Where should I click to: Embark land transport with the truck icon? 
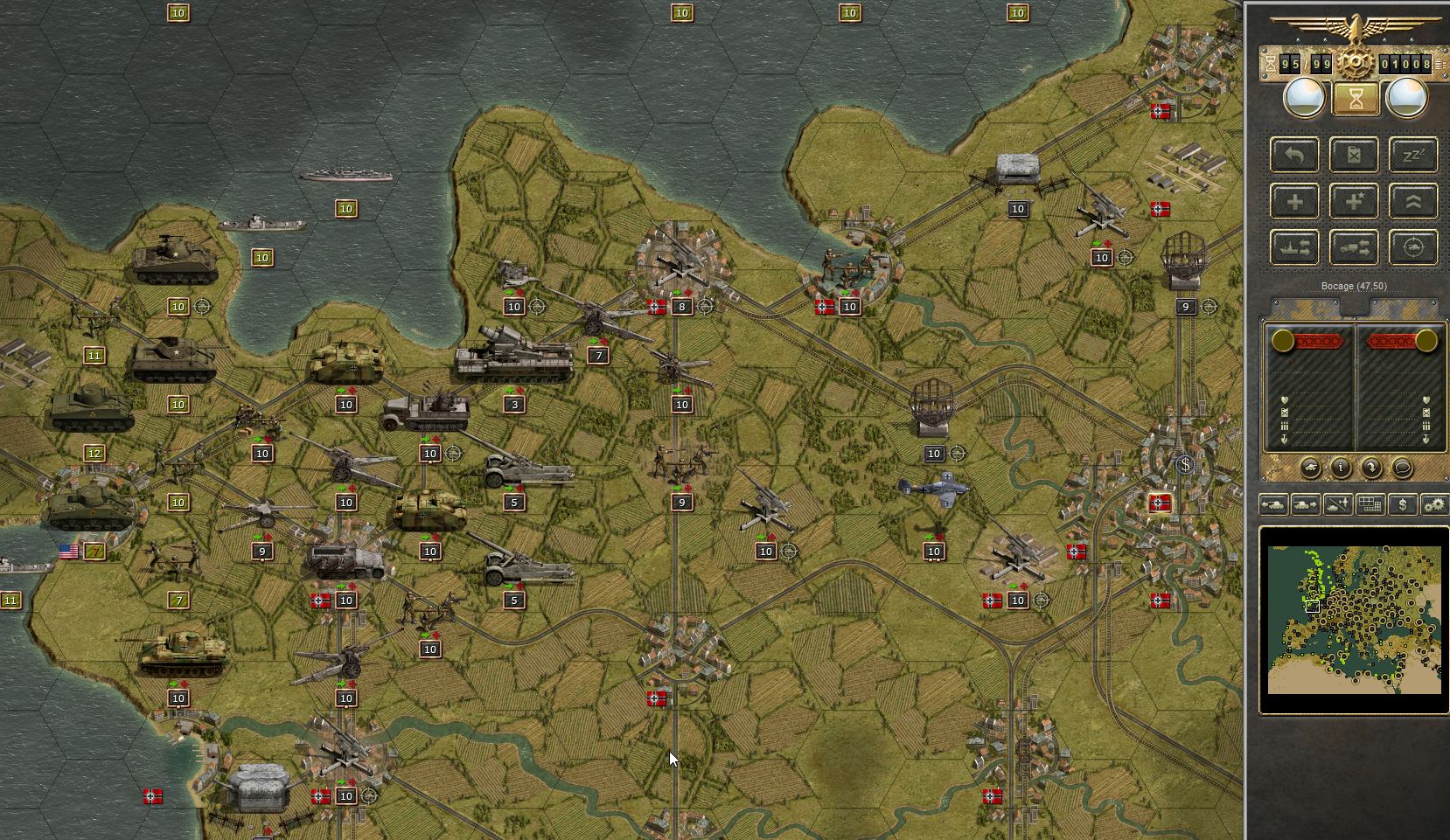click(x=1355, y=246)
